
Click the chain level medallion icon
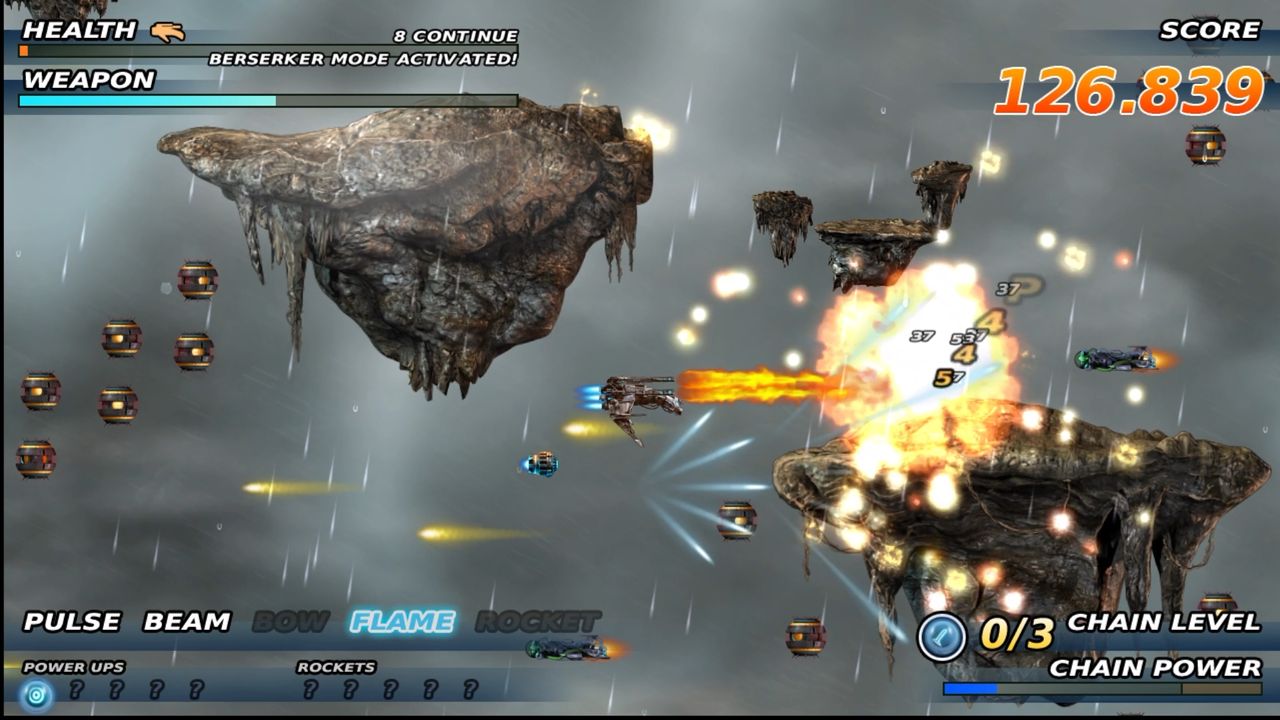(941, 631)
